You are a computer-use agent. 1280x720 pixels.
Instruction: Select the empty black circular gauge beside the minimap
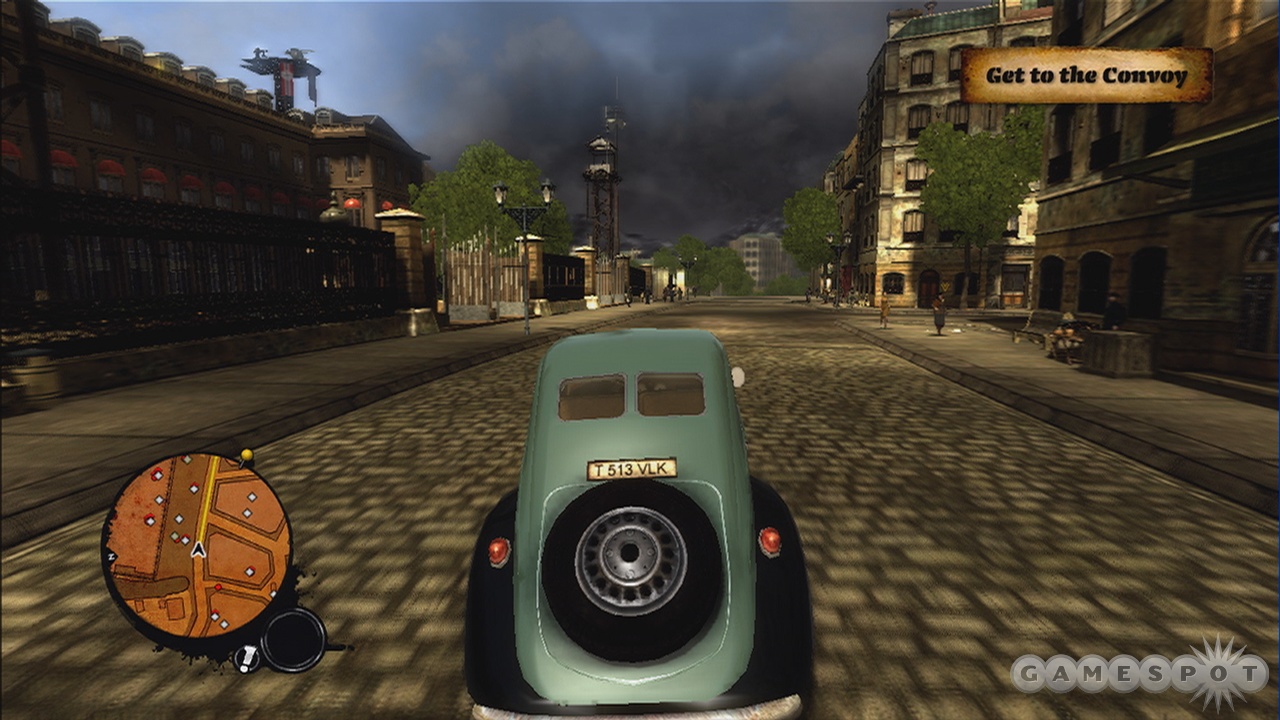pyautogui.click(x=293, y=640)
